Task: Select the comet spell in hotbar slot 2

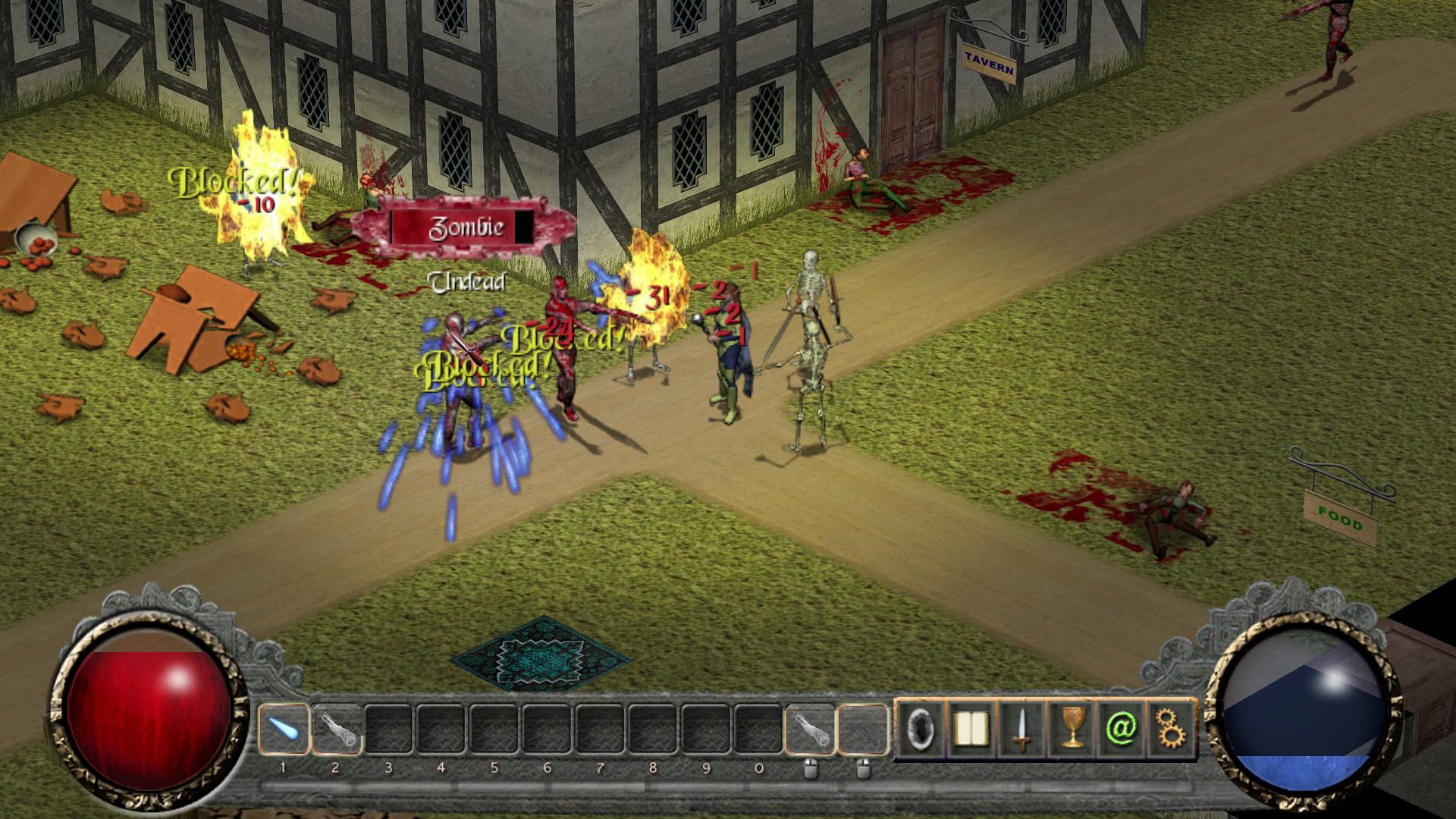Action: (336, 729)
